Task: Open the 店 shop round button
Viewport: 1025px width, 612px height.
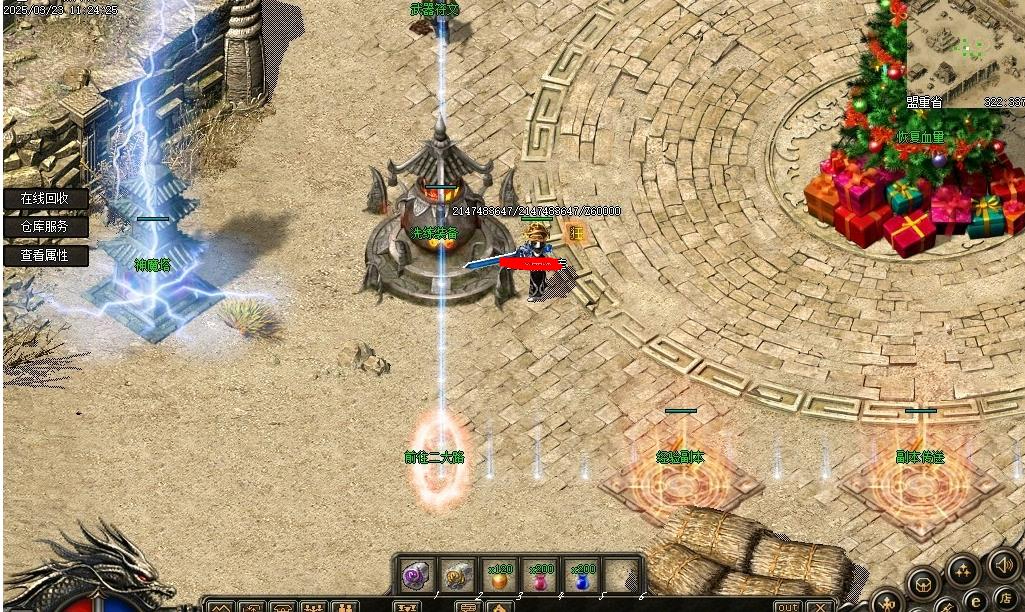Action: click(x=1005, y=598)
